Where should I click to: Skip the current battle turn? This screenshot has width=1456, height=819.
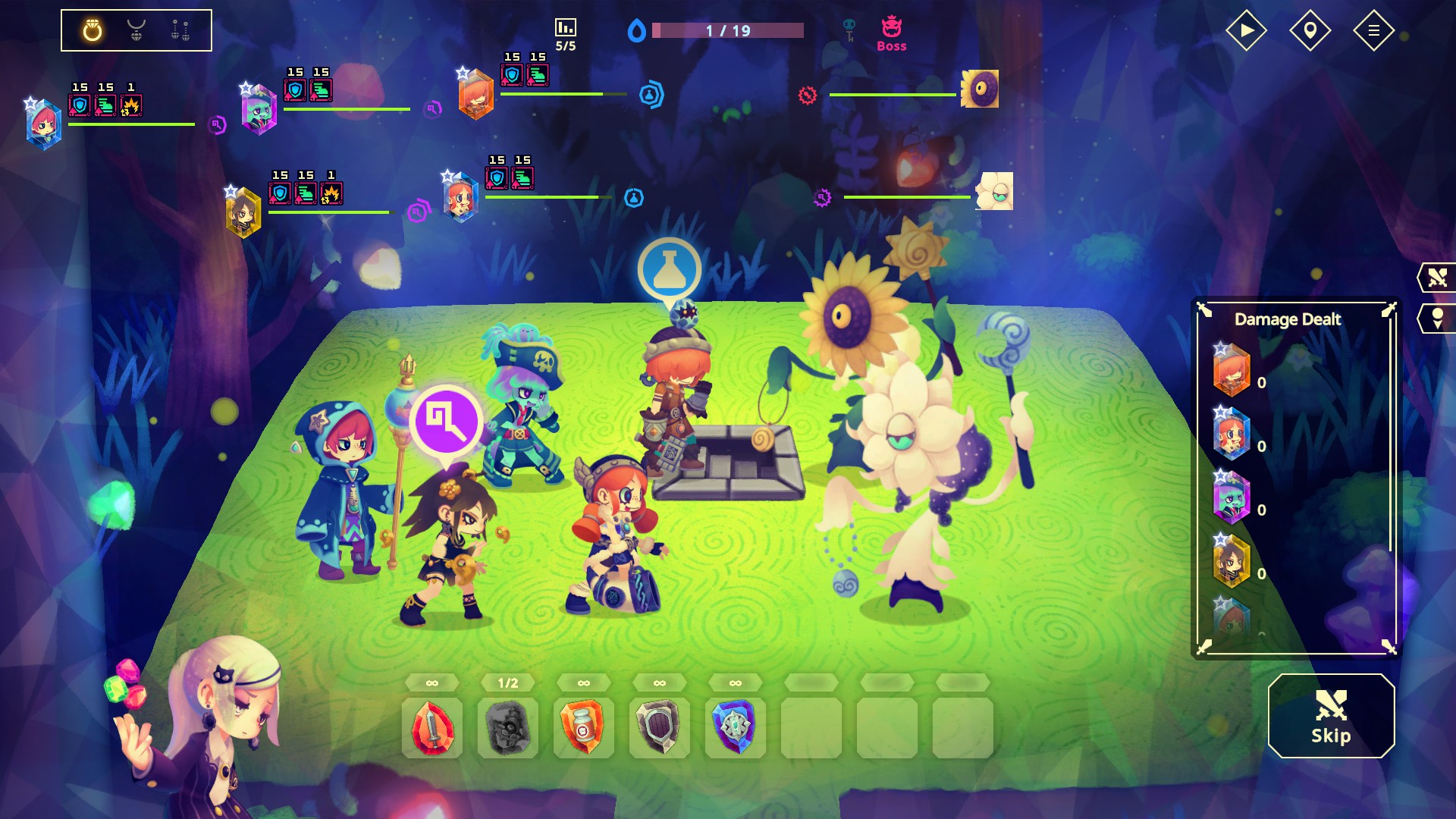1331,717
